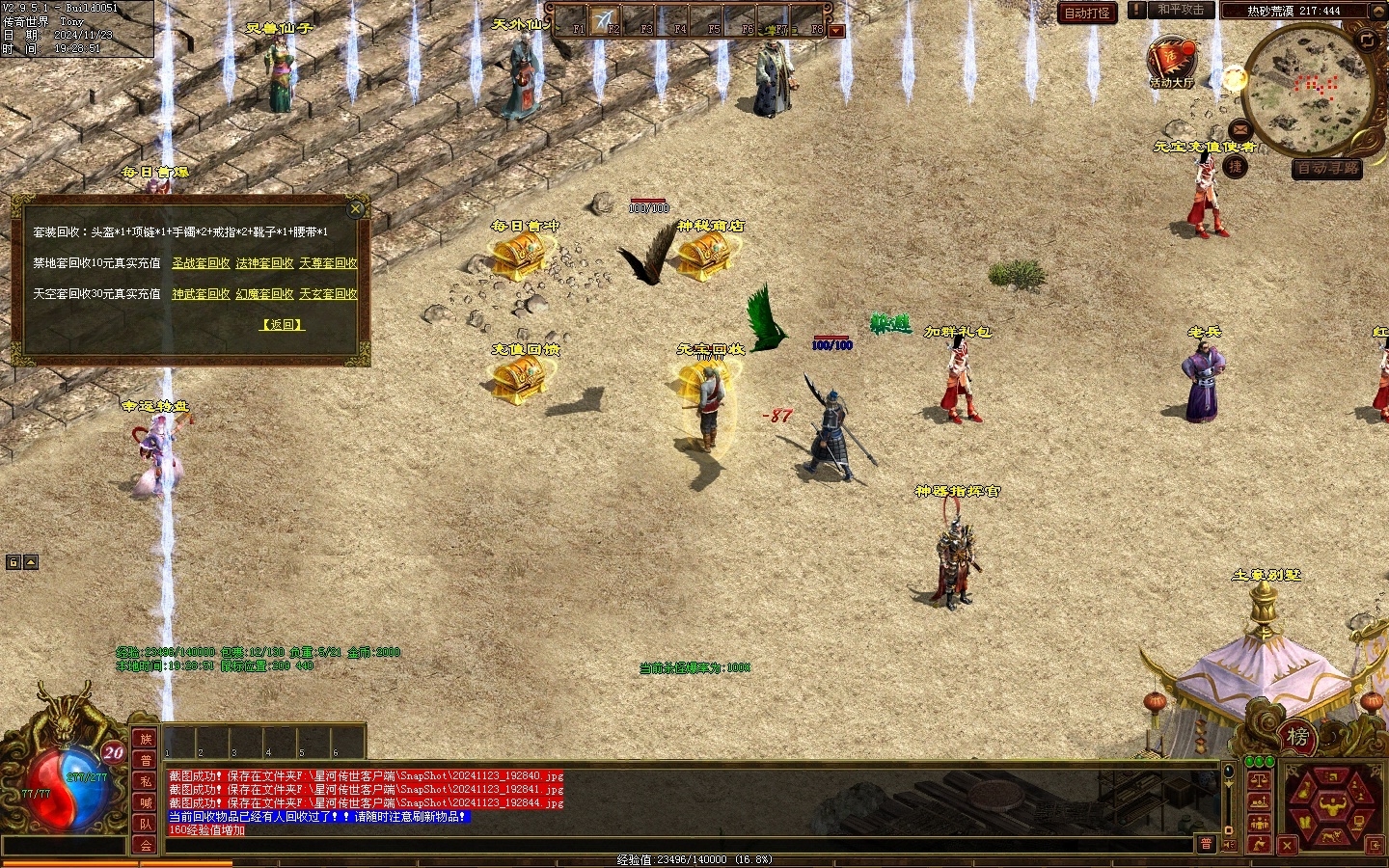Click the minimap refresh arrows button
The image size is (1389, 868).
point(1366,40)
